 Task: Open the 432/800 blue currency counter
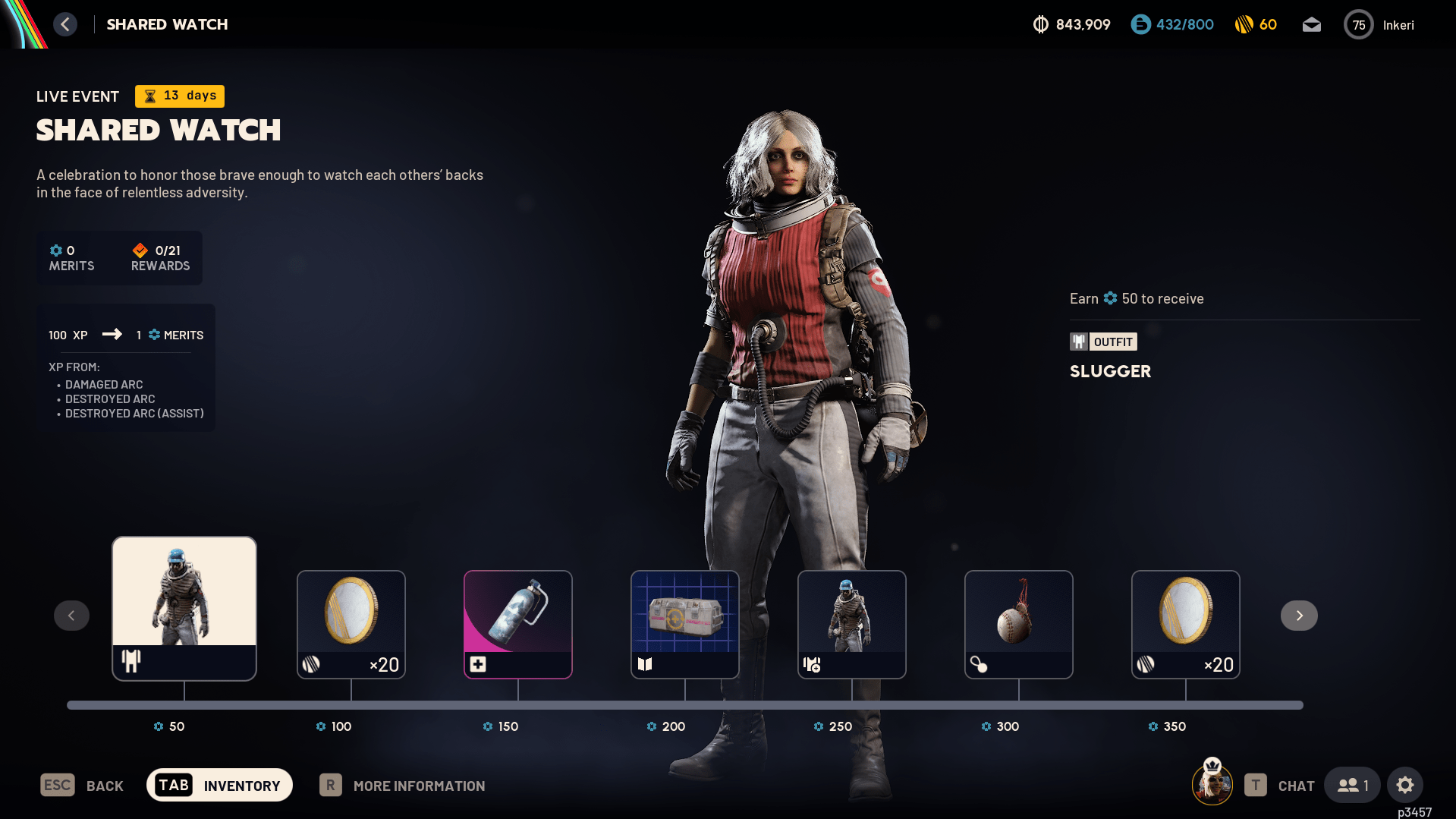tap(1172, 25)
